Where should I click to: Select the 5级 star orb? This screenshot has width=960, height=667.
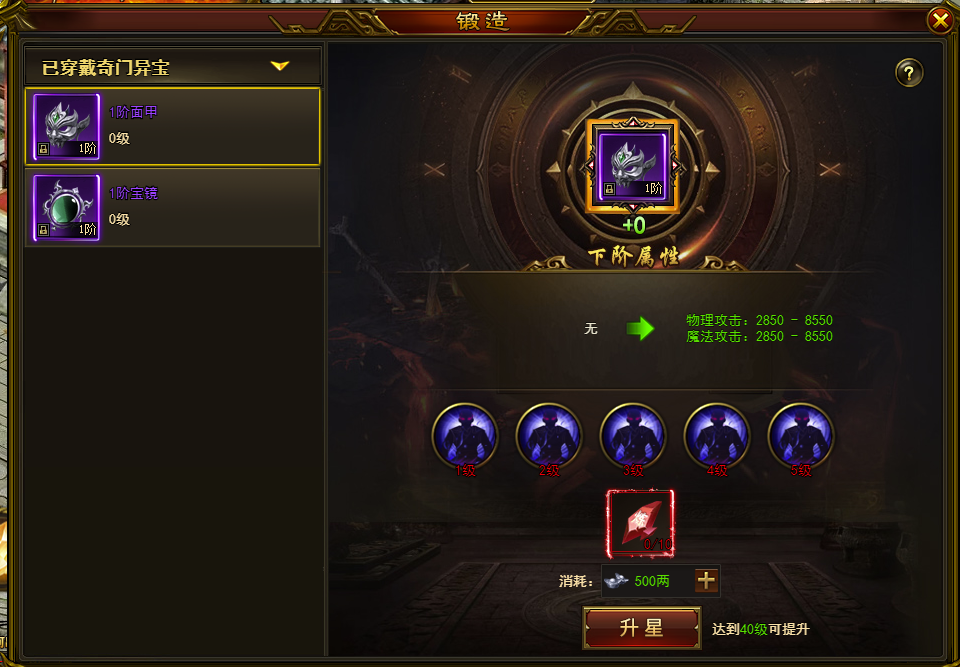[801, 436]
